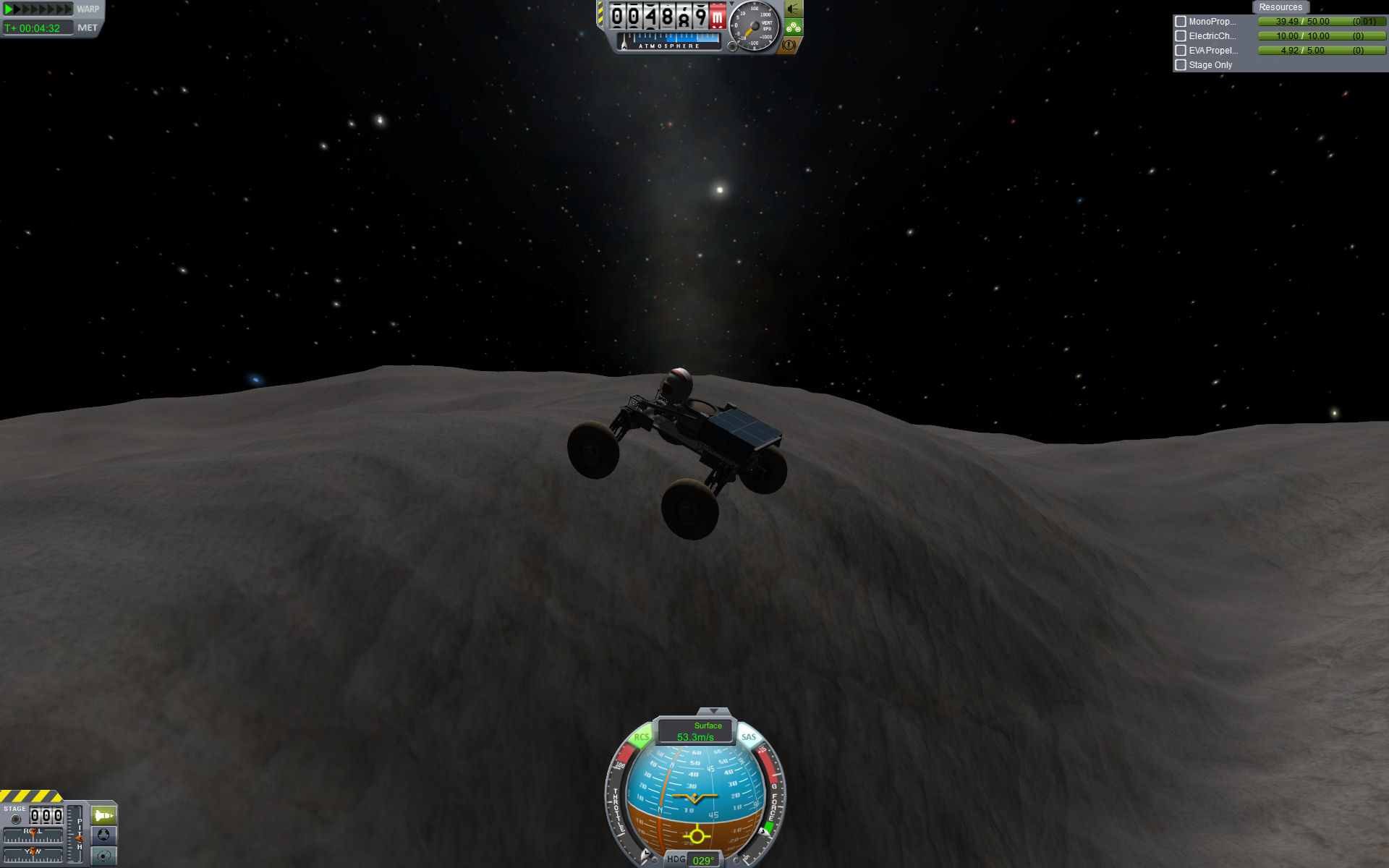Toggle the lights button near the altimeter

(x=794, y=9)
